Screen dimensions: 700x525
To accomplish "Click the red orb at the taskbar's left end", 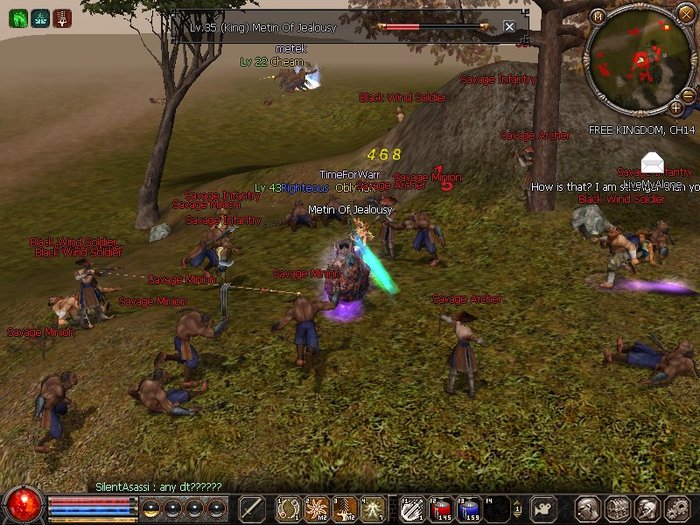I will [22, 506].
